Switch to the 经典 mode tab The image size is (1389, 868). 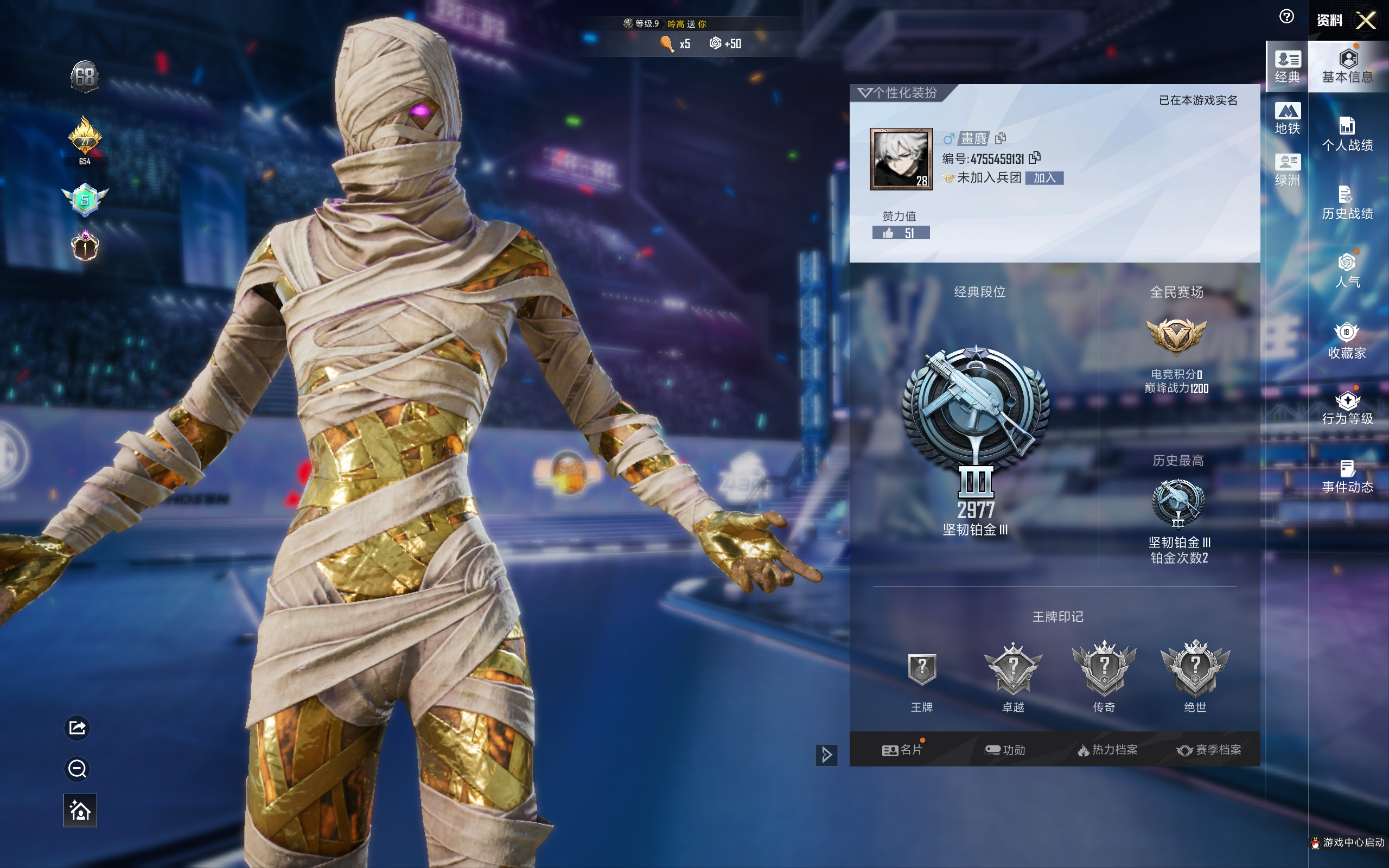(x=1287, y=67)
